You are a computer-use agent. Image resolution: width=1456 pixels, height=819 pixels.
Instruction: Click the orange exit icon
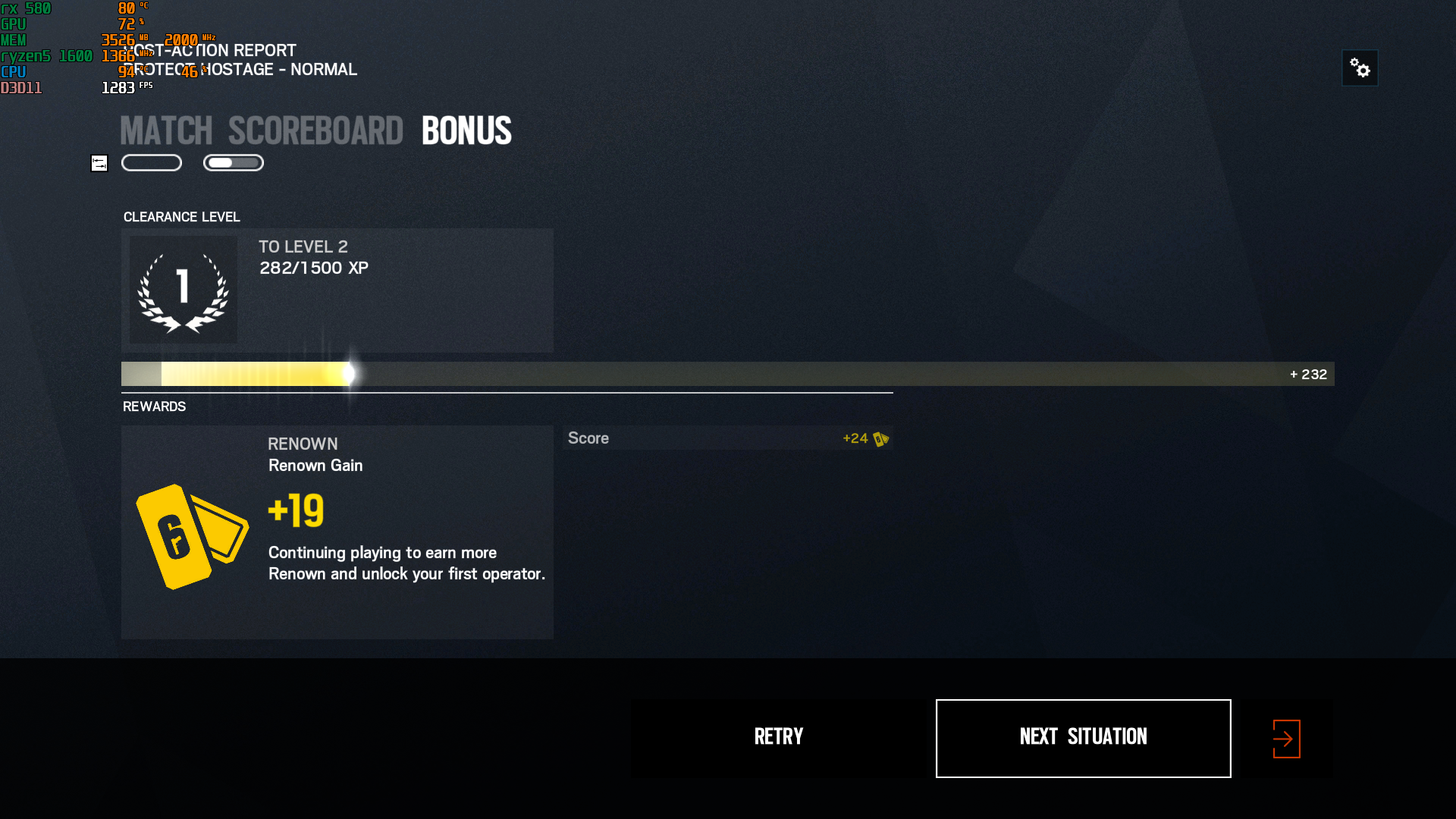(x=1286, y=739)
